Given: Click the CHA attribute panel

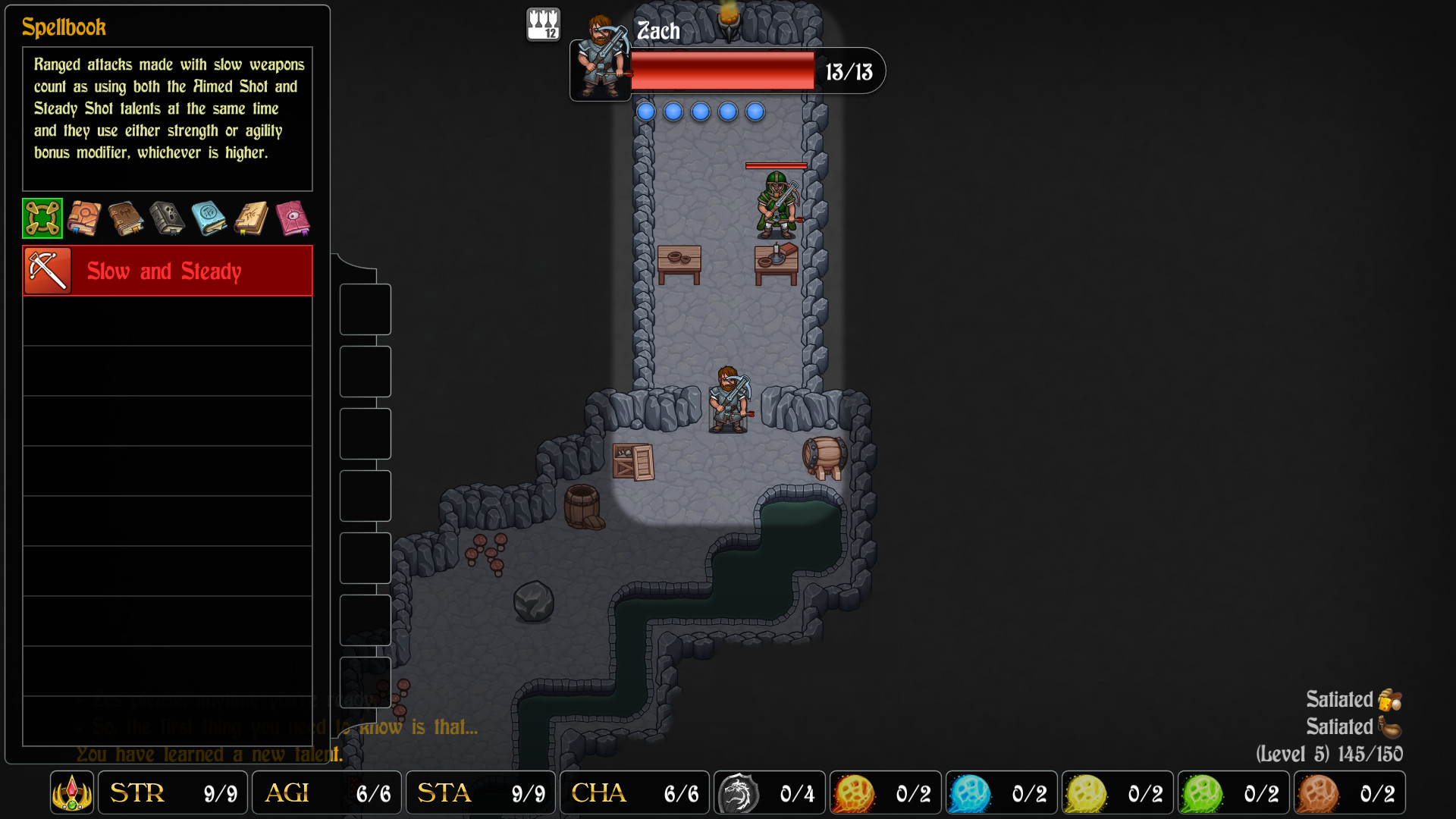Looking at the screenshot, I should click(x=634, y=793).
